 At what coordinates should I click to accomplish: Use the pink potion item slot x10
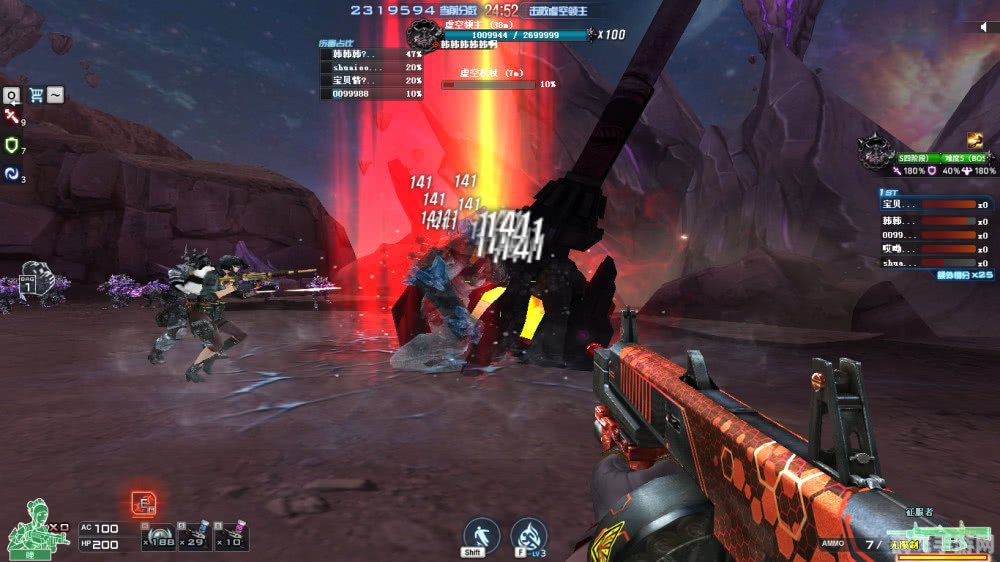(231, 535)
